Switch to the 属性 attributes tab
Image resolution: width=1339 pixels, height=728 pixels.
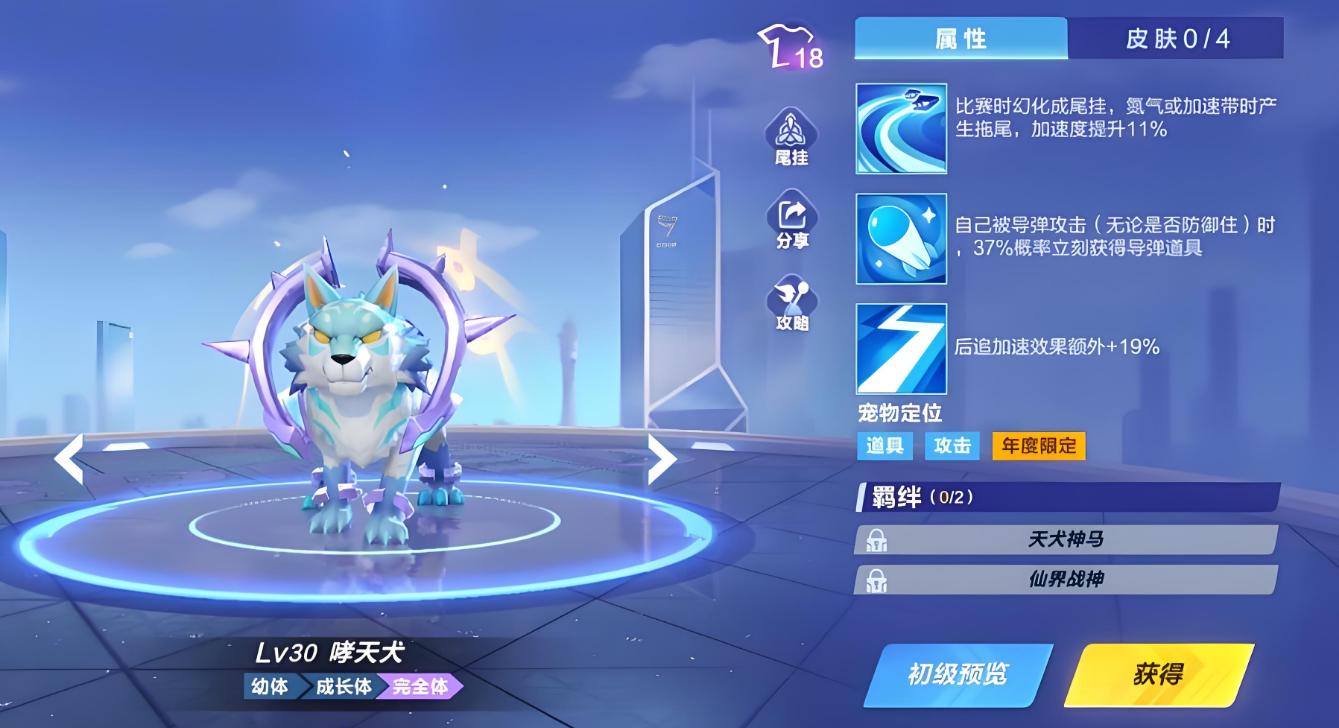click(x=960, y=39)
